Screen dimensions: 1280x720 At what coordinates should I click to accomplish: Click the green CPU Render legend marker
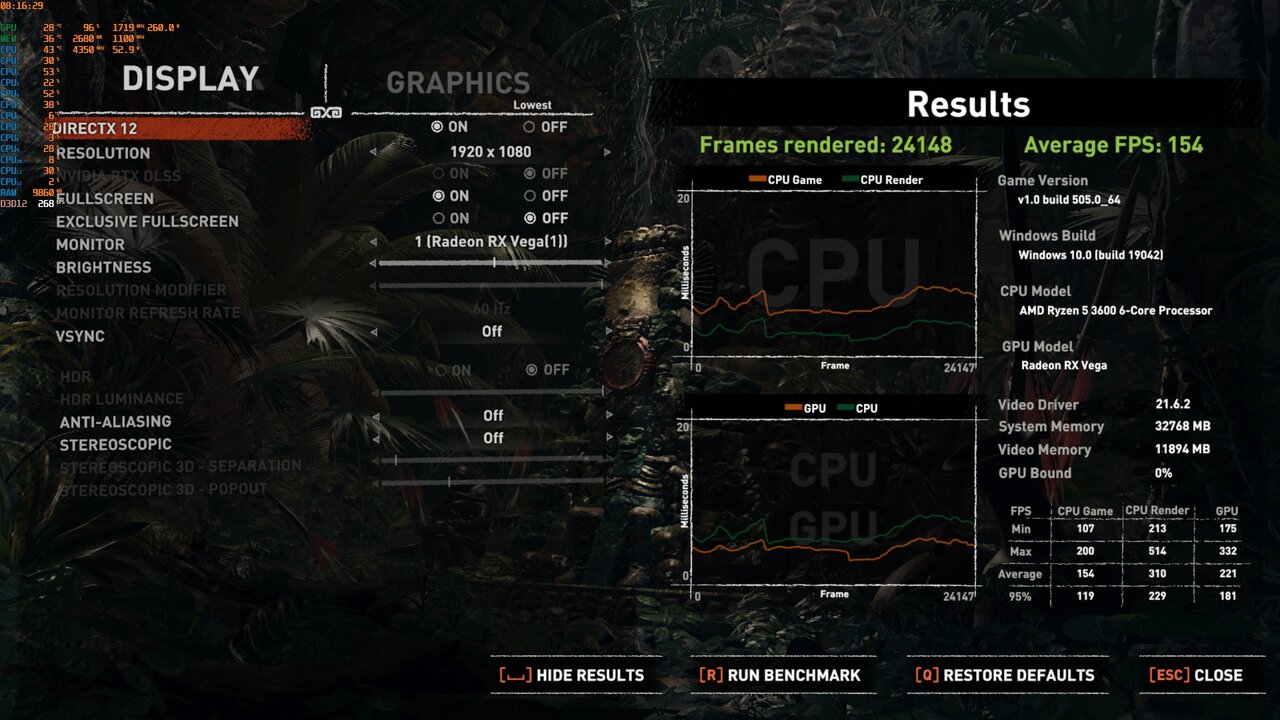849,179
